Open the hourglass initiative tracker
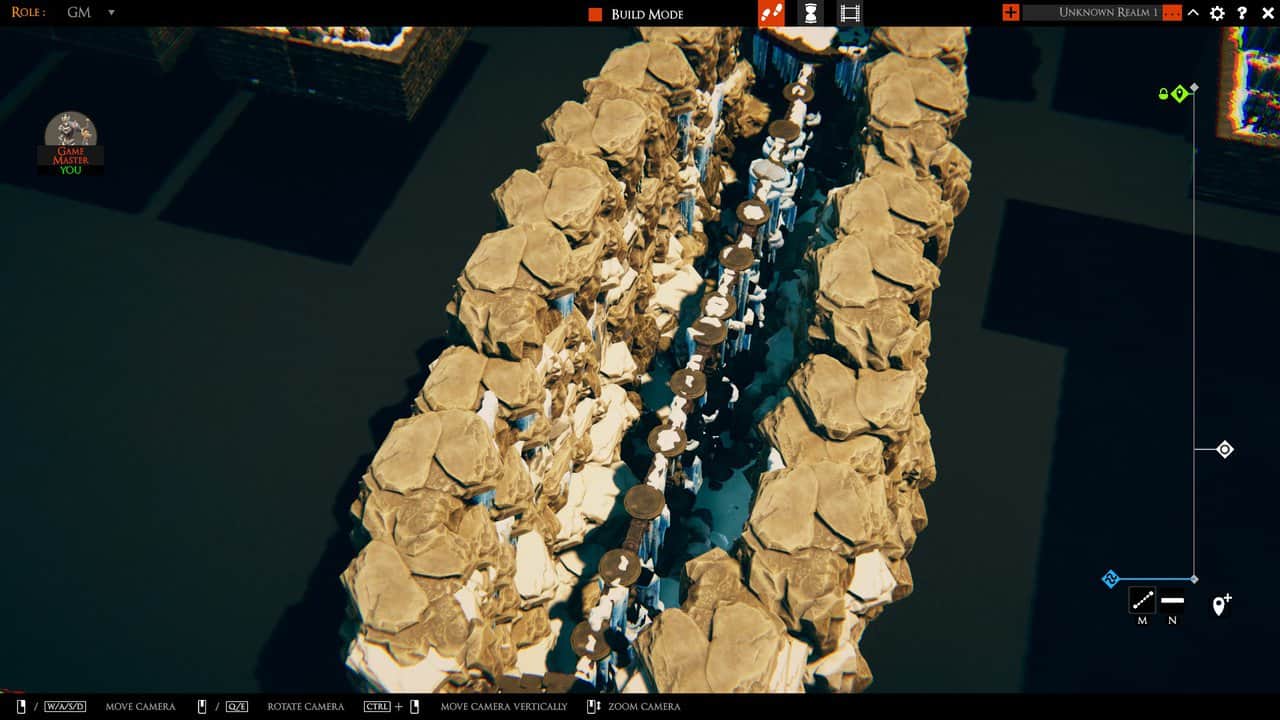Screen dimensions: 1280x720 point(810,13)
